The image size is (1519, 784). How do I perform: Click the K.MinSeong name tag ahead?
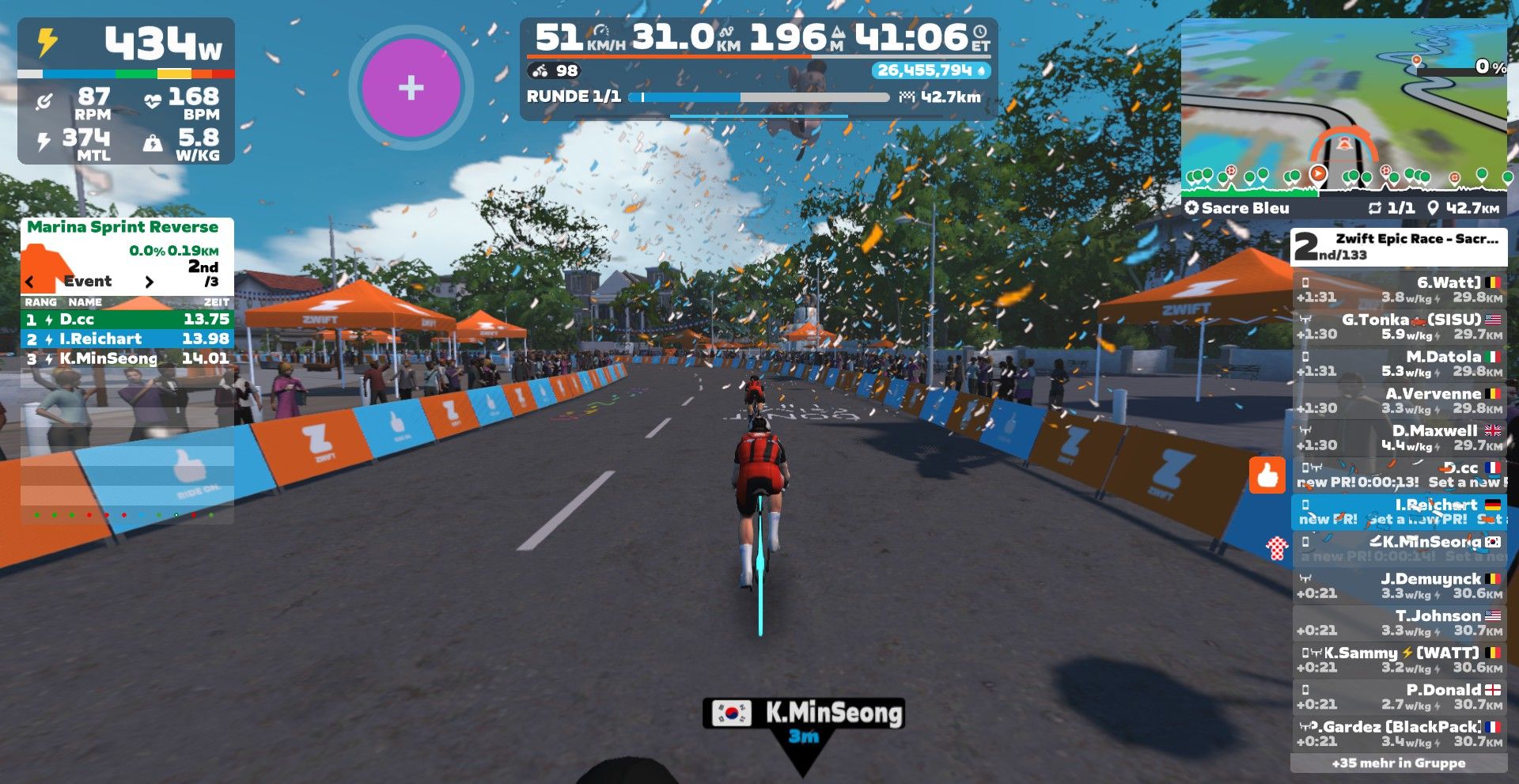[803, 714]
